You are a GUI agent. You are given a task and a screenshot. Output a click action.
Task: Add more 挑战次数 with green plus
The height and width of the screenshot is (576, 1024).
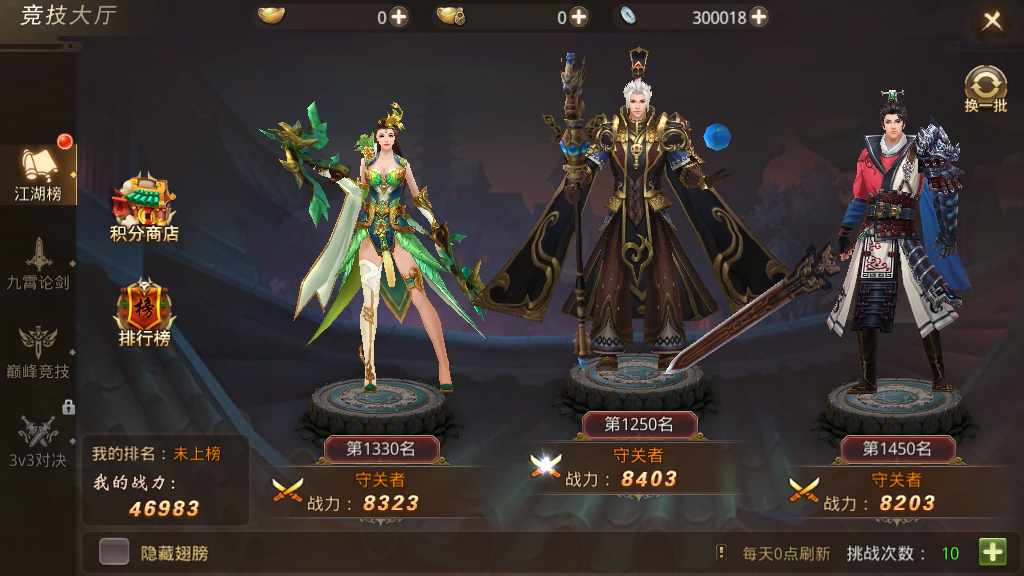click(992, 552)
